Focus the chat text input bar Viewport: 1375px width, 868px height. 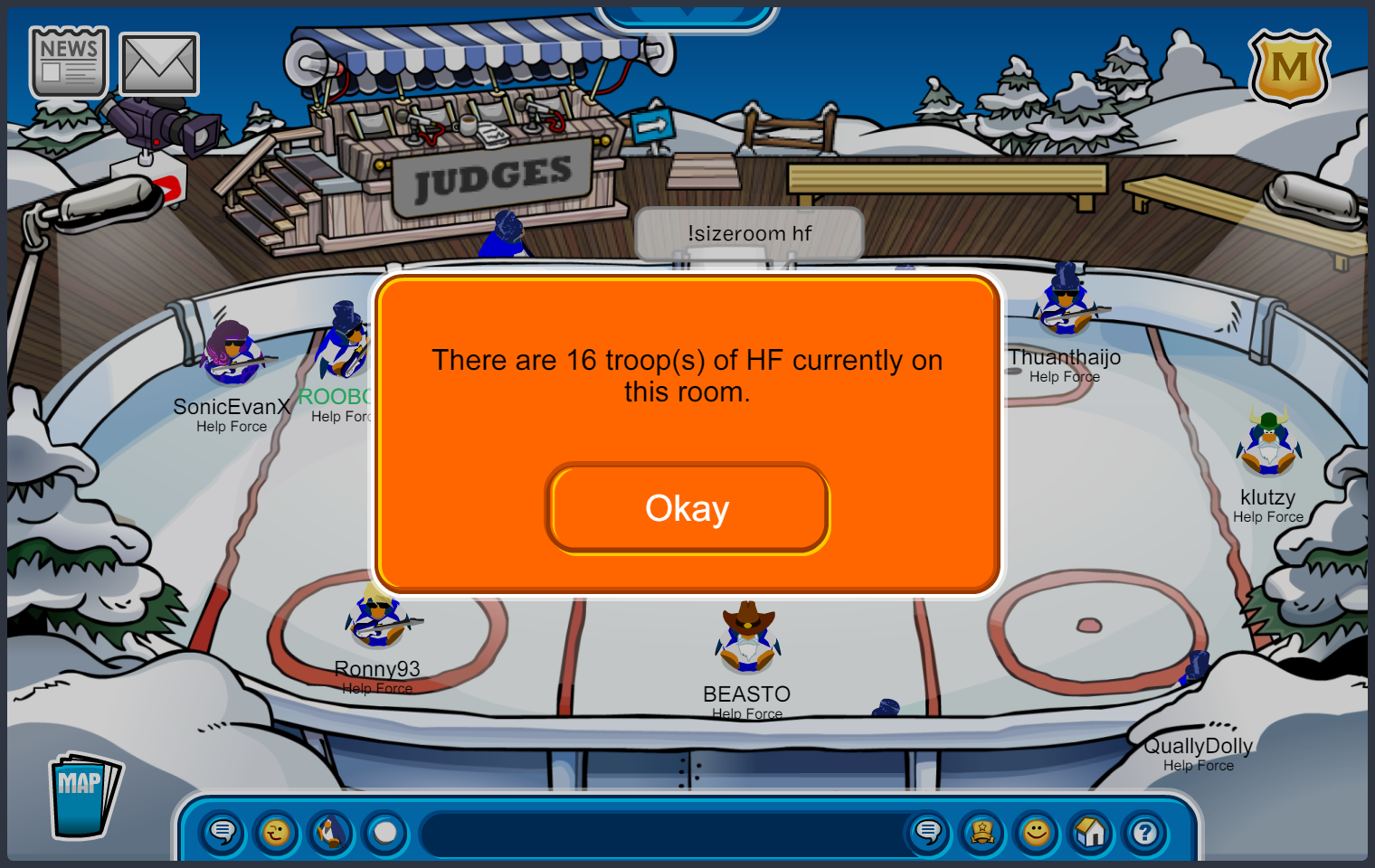(x=665, y=834)
